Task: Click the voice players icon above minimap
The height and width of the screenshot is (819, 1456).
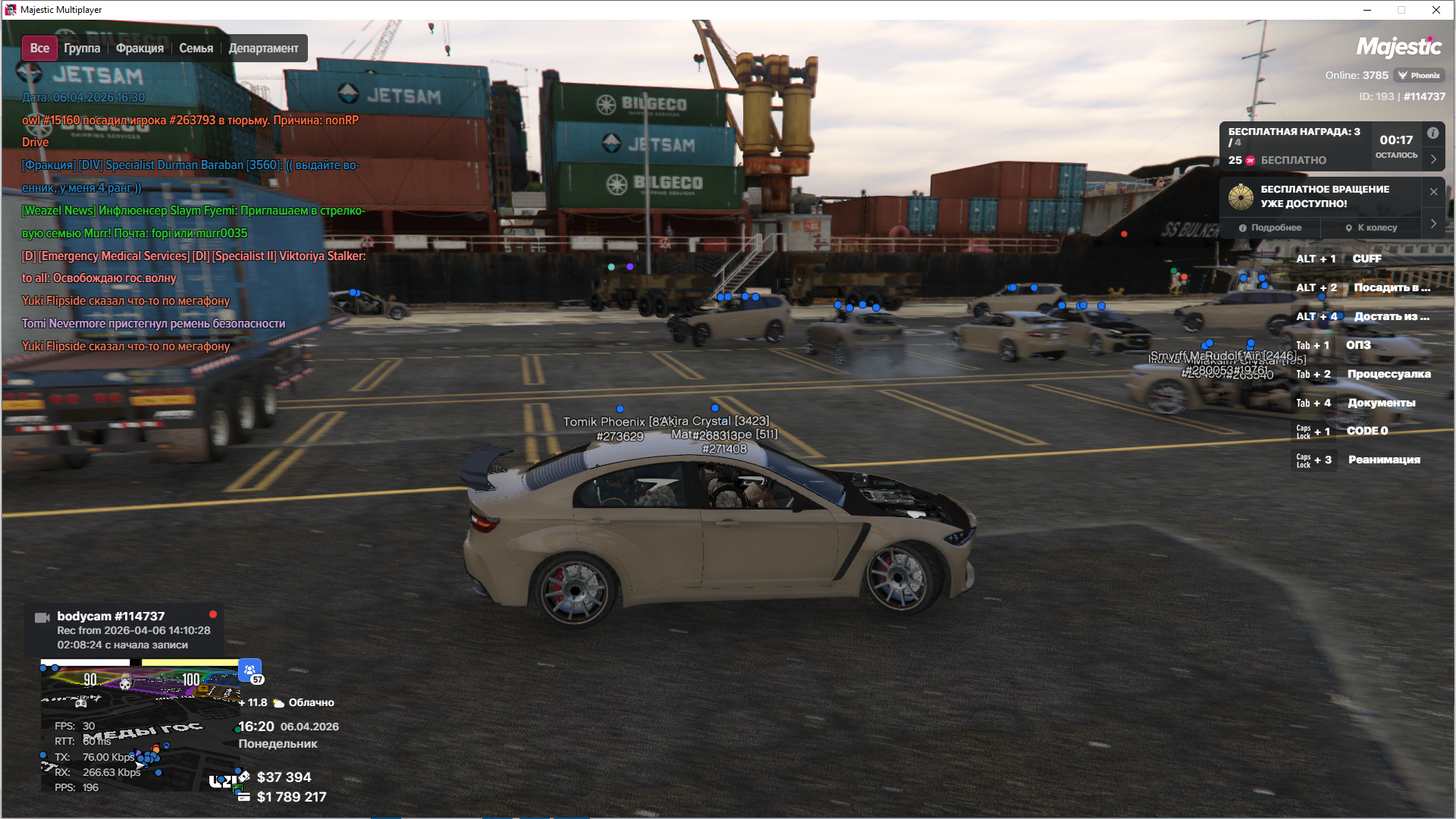Action: 249,670
